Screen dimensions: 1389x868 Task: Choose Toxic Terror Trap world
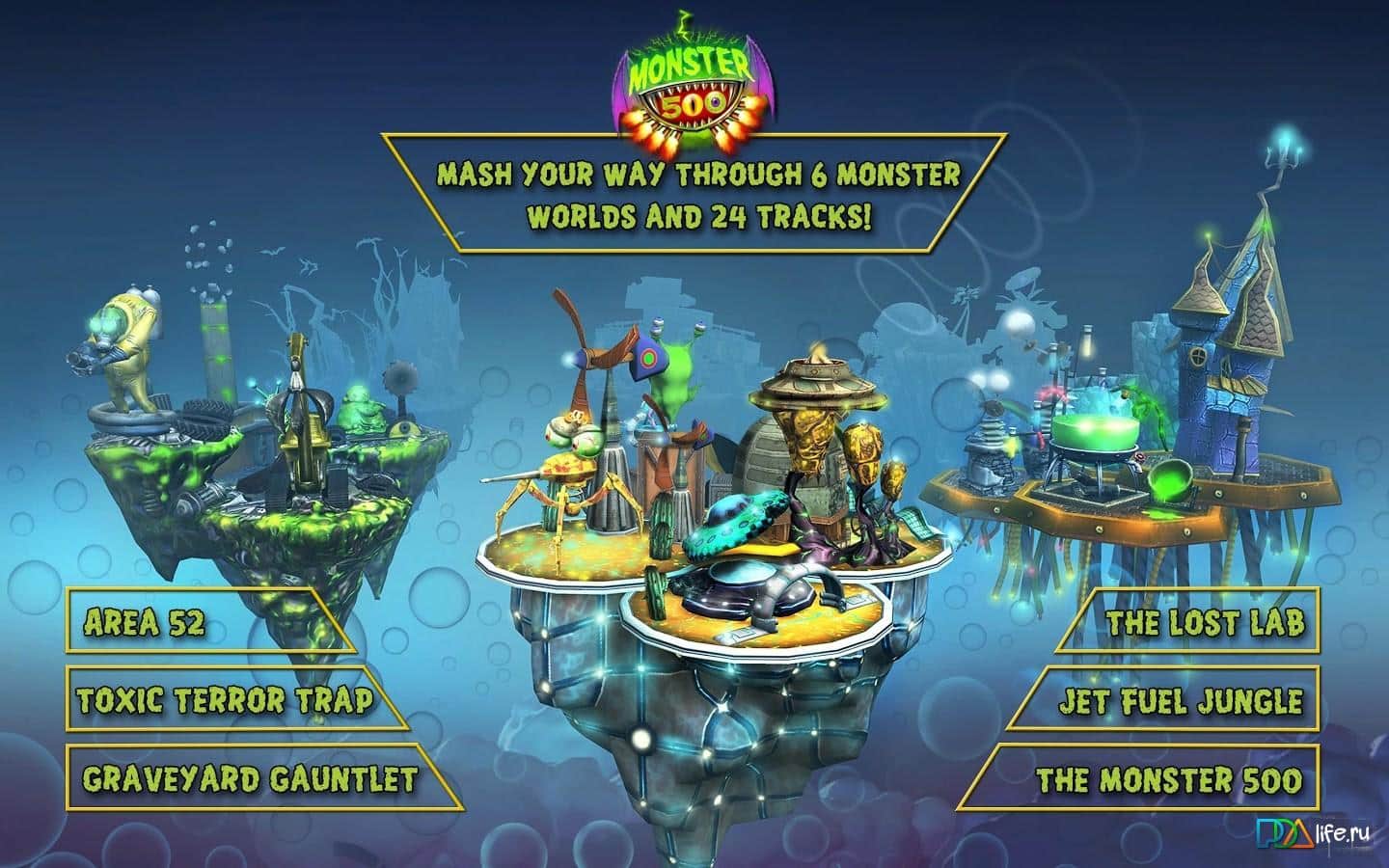(x=224, y=699)
